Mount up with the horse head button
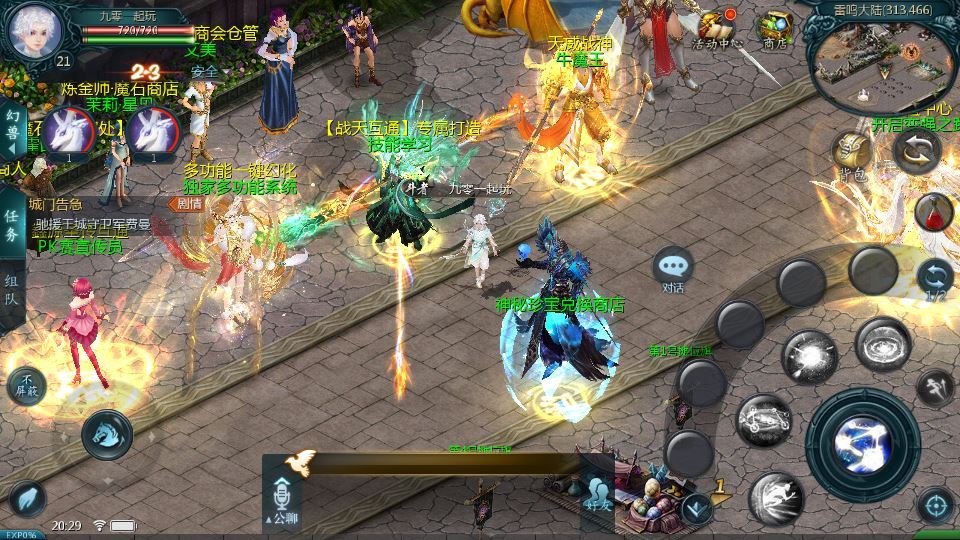This screenshot has width=960, height=540. (107, 433)
